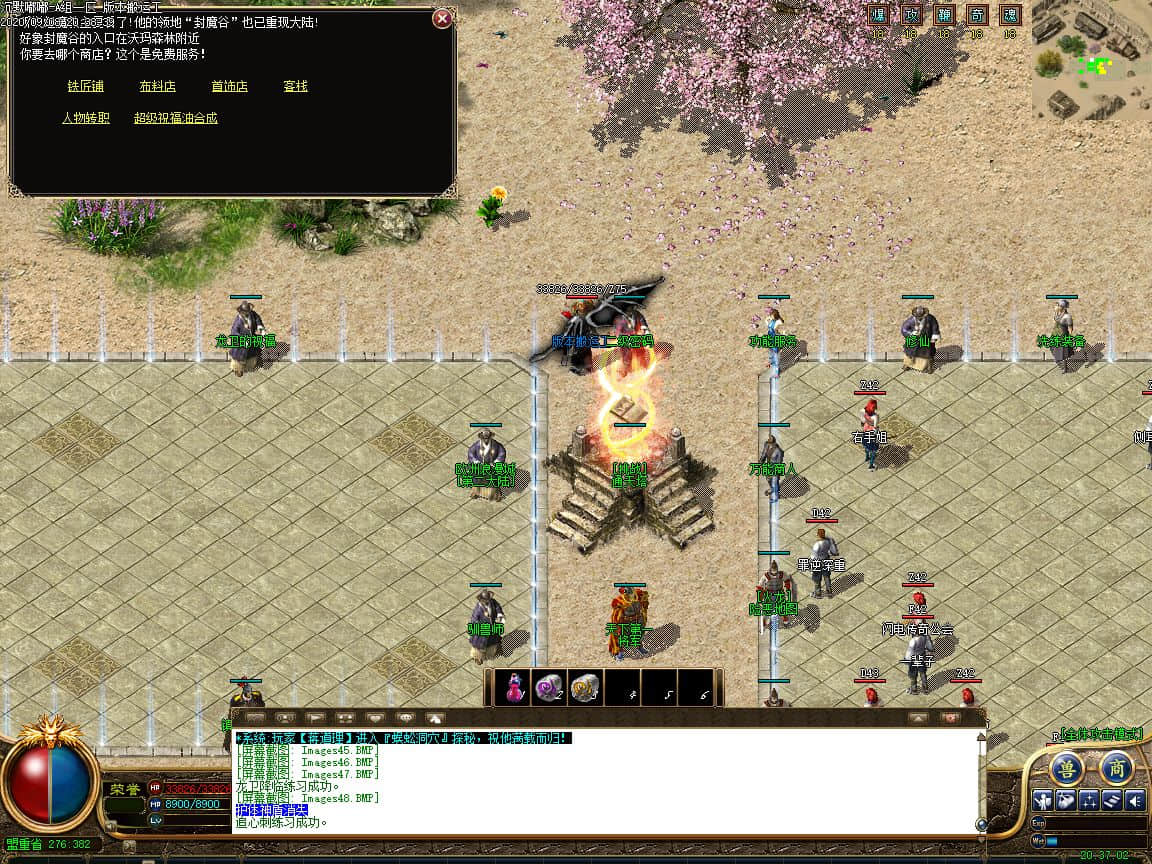The image size is (1152, 864).
Task: Choose 超级祝福油合成 blessing oil synthesis
Action: pos(176,118)
